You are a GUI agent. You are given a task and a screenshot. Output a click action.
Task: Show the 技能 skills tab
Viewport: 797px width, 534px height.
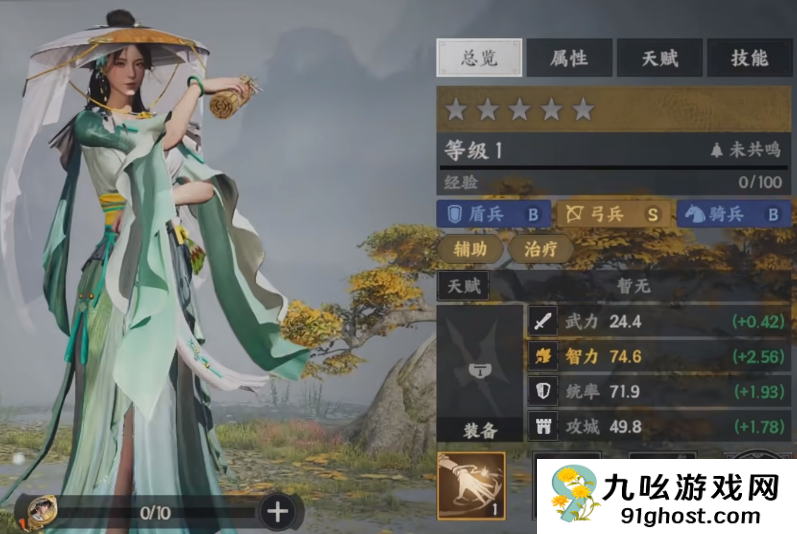pos(748,58)
